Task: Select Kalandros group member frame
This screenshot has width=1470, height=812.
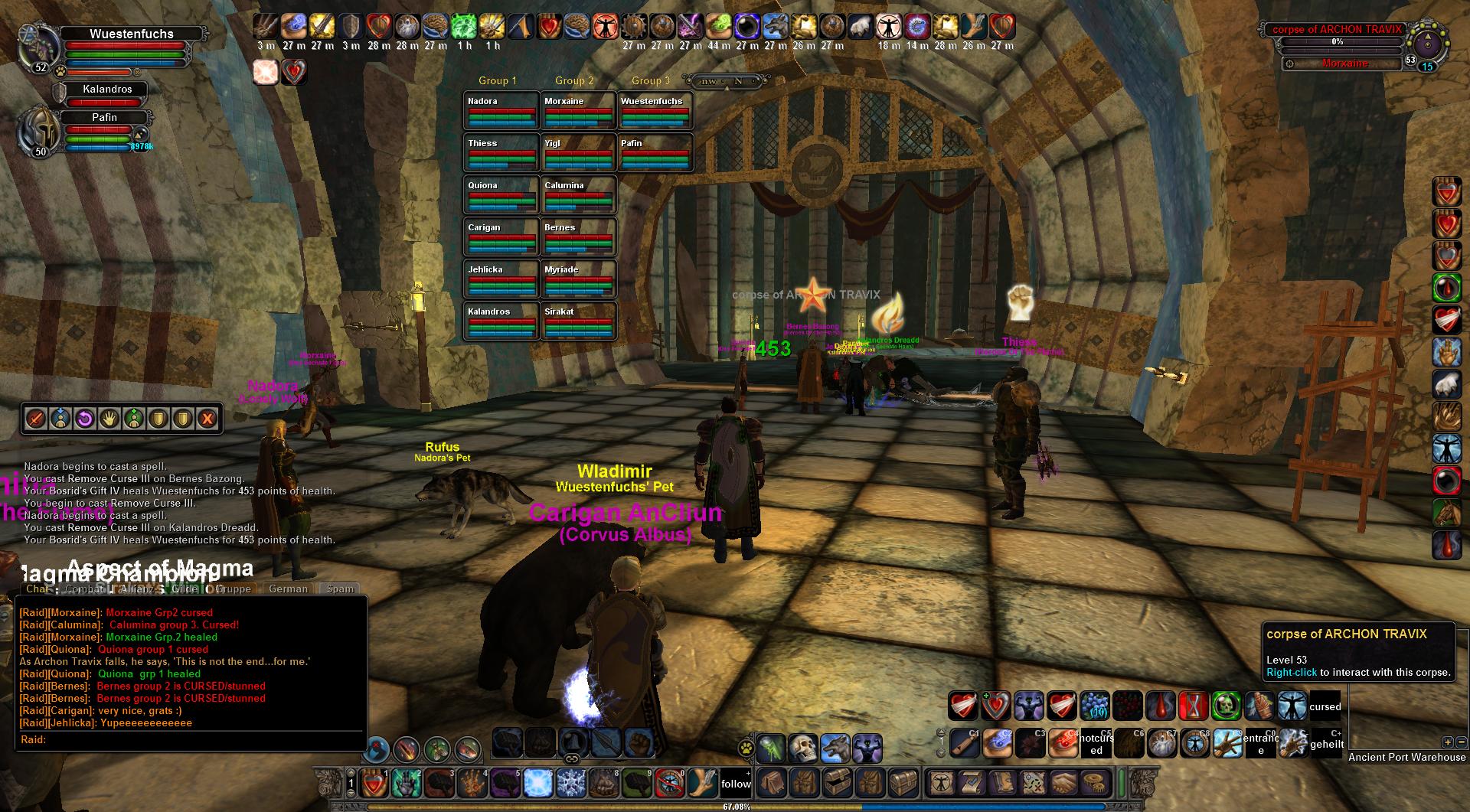Action: pyautogui.click(x=107, y=90)
